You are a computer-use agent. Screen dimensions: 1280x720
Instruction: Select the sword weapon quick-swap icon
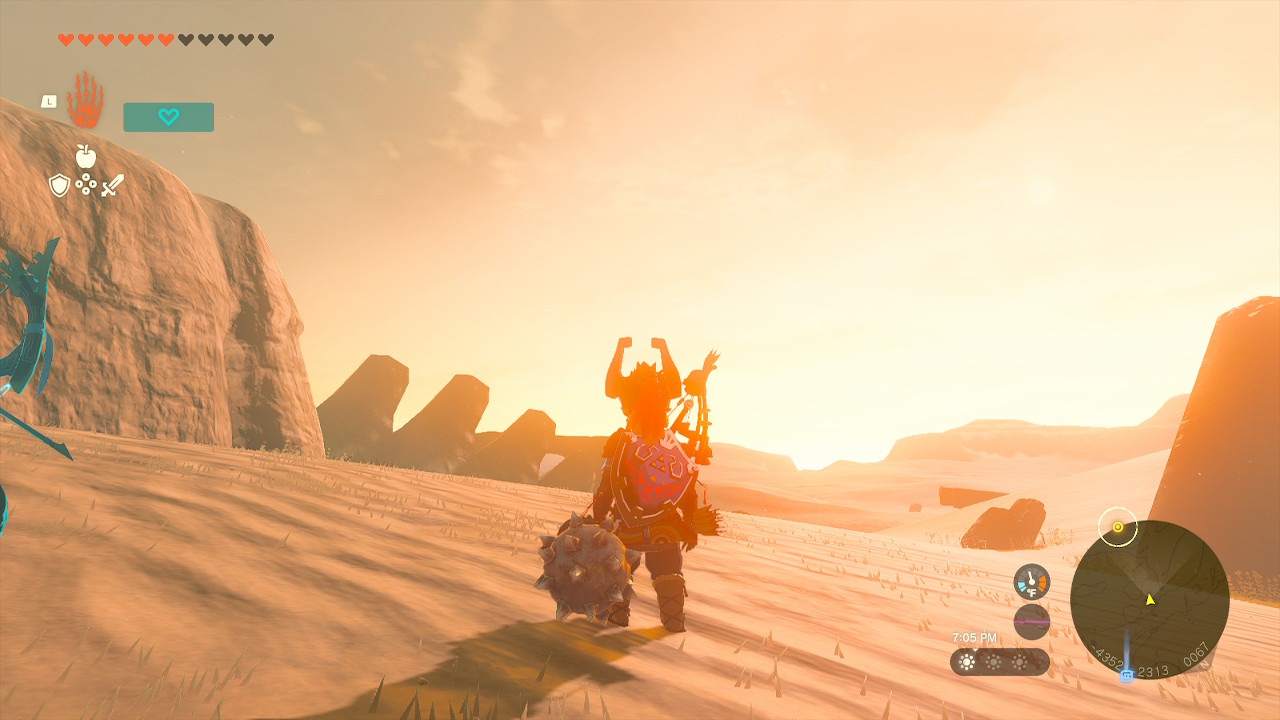coord(112,185)
